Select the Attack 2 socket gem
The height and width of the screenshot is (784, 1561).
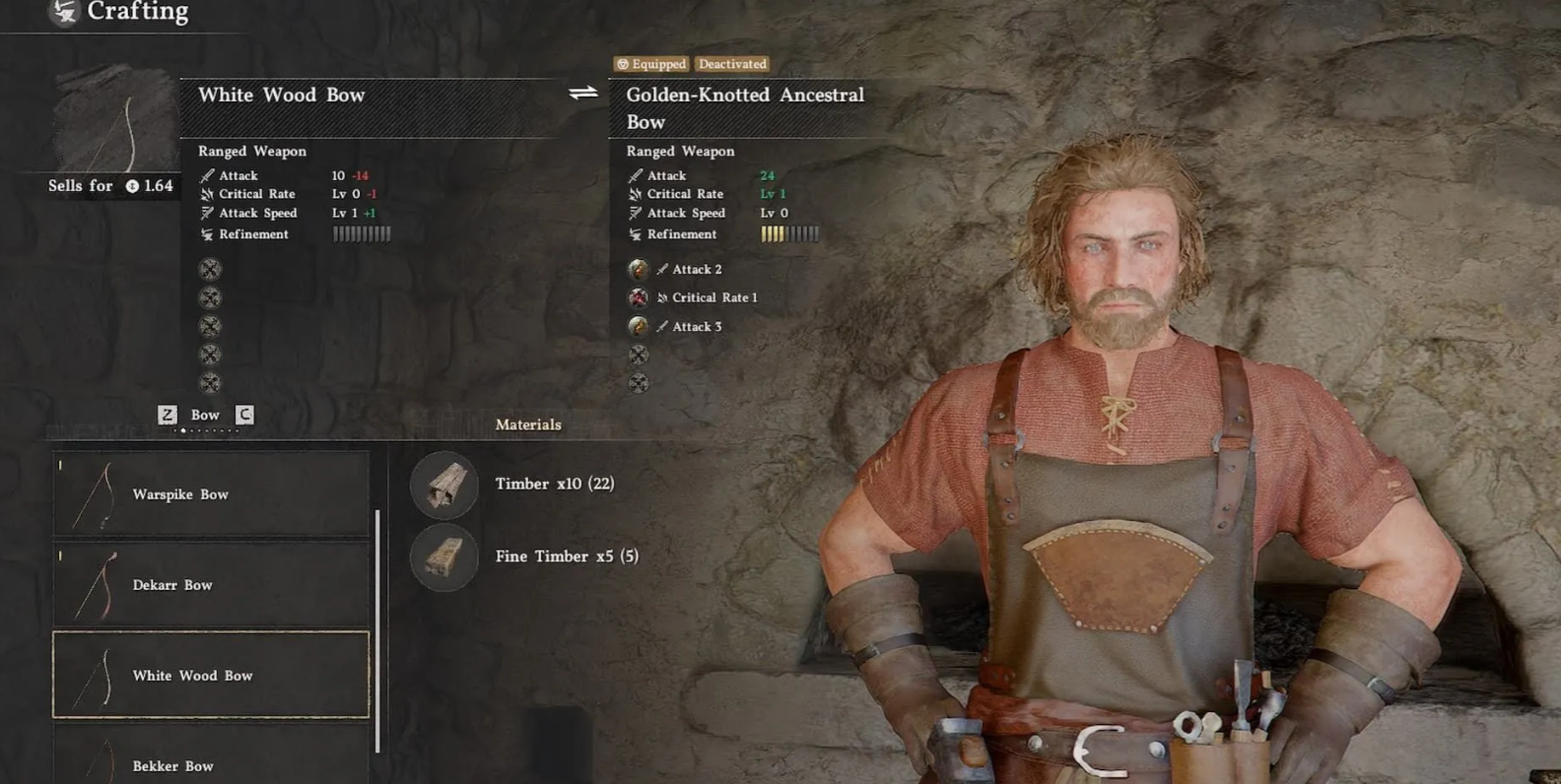tap(639, 269)
